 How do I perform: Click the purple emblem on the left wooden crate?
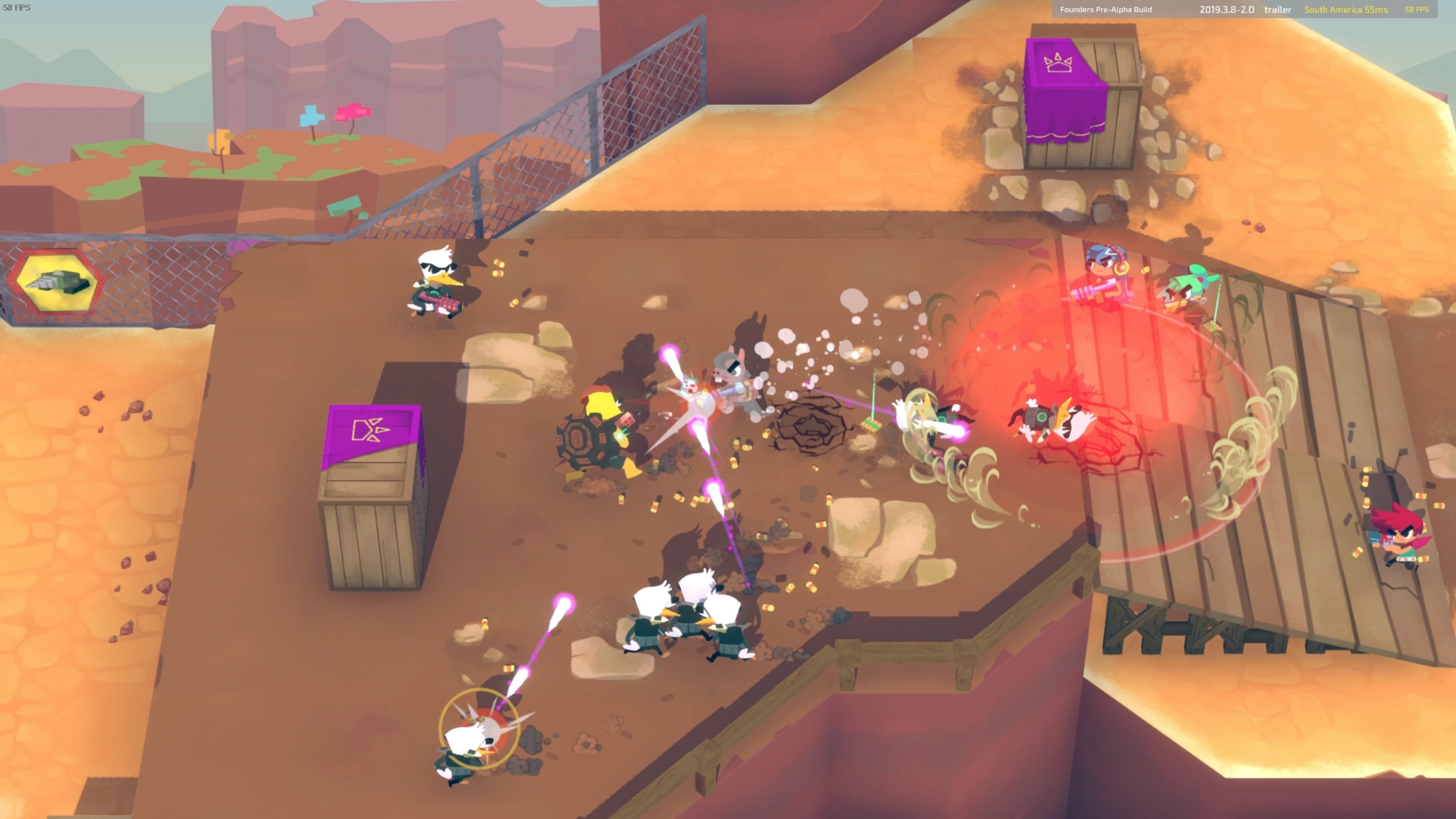click(x=369, y=430)
